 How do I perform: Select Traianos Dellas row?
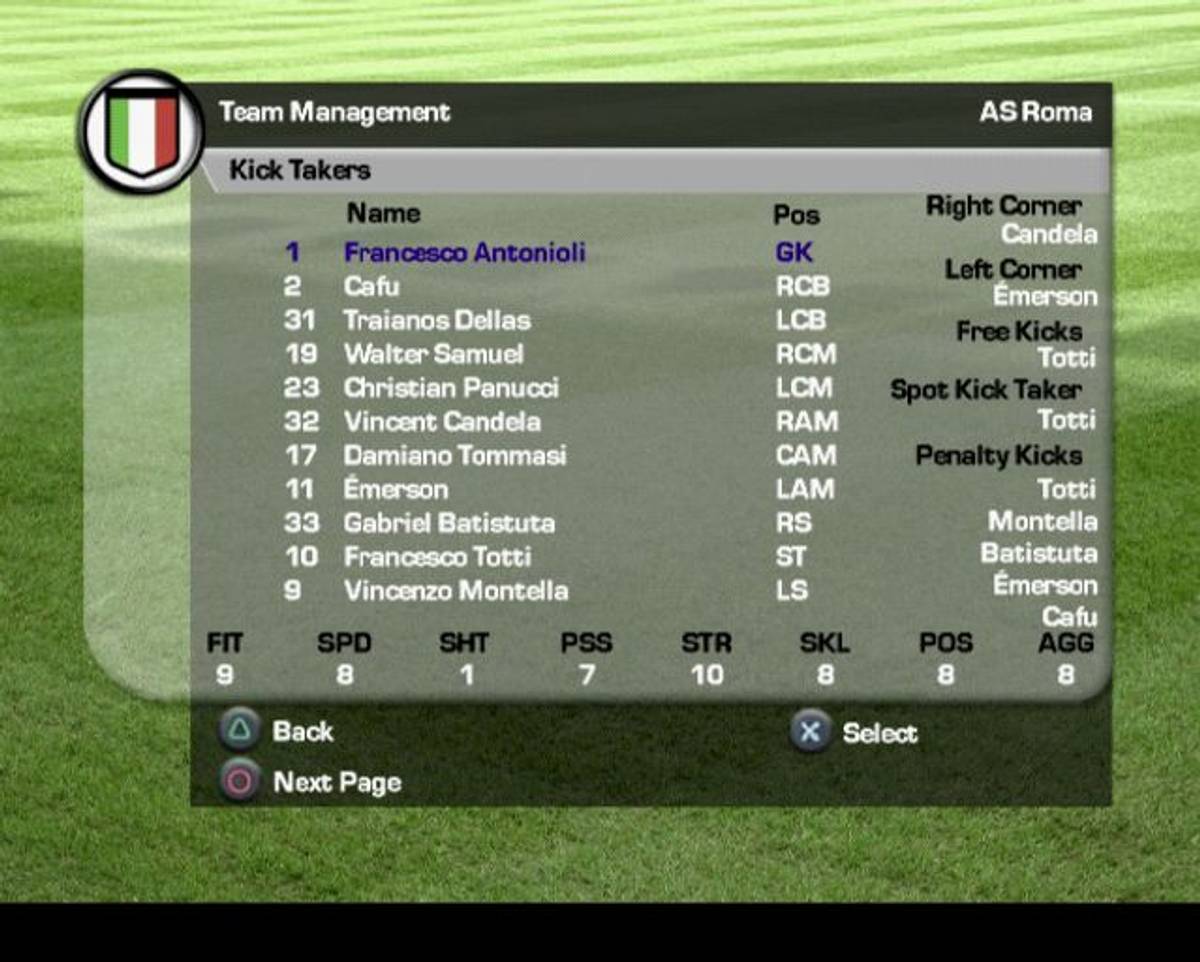tap(437, 321)
